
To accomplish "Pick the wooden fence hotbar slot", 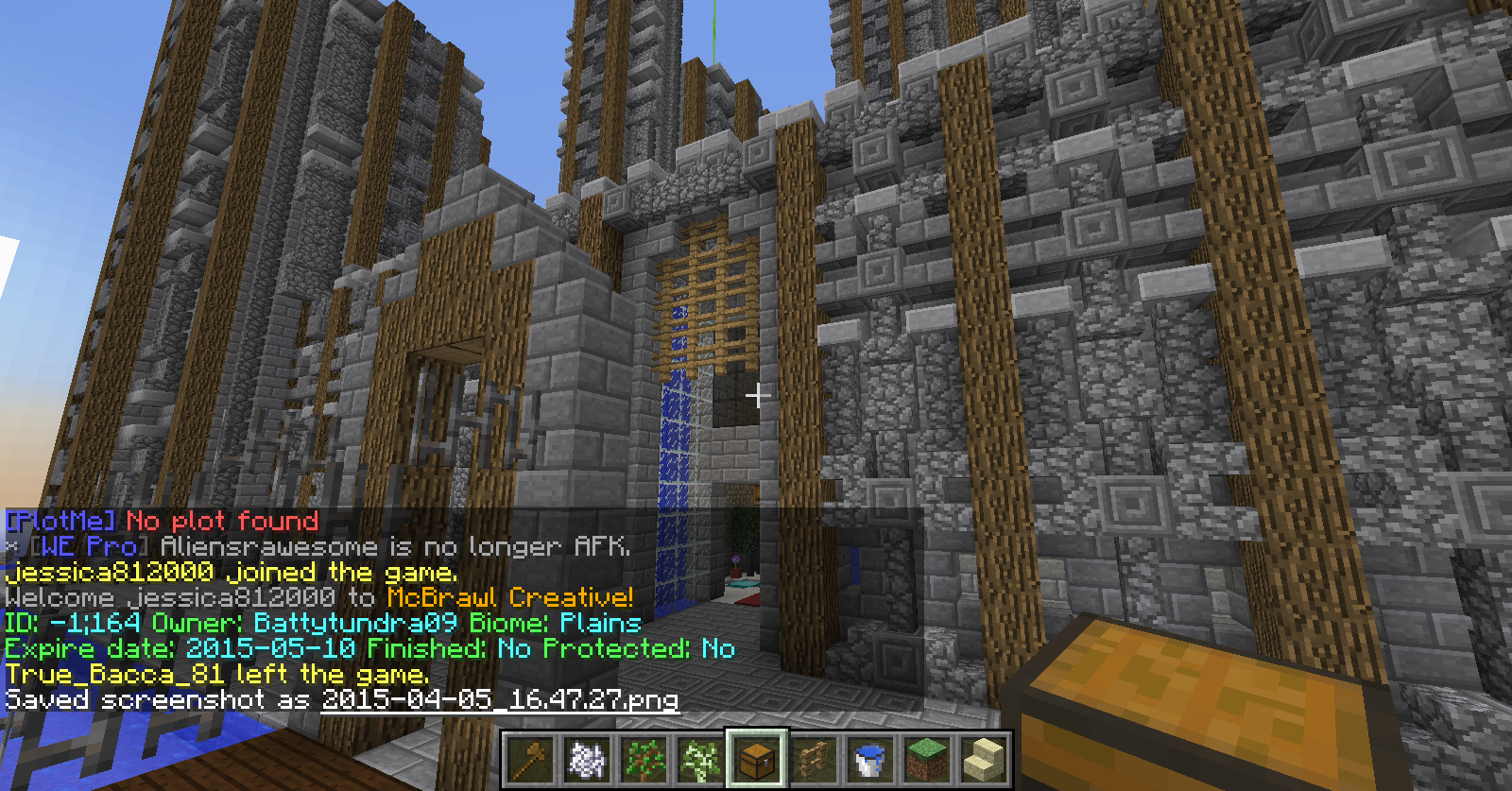I will [x=813, y=759].
